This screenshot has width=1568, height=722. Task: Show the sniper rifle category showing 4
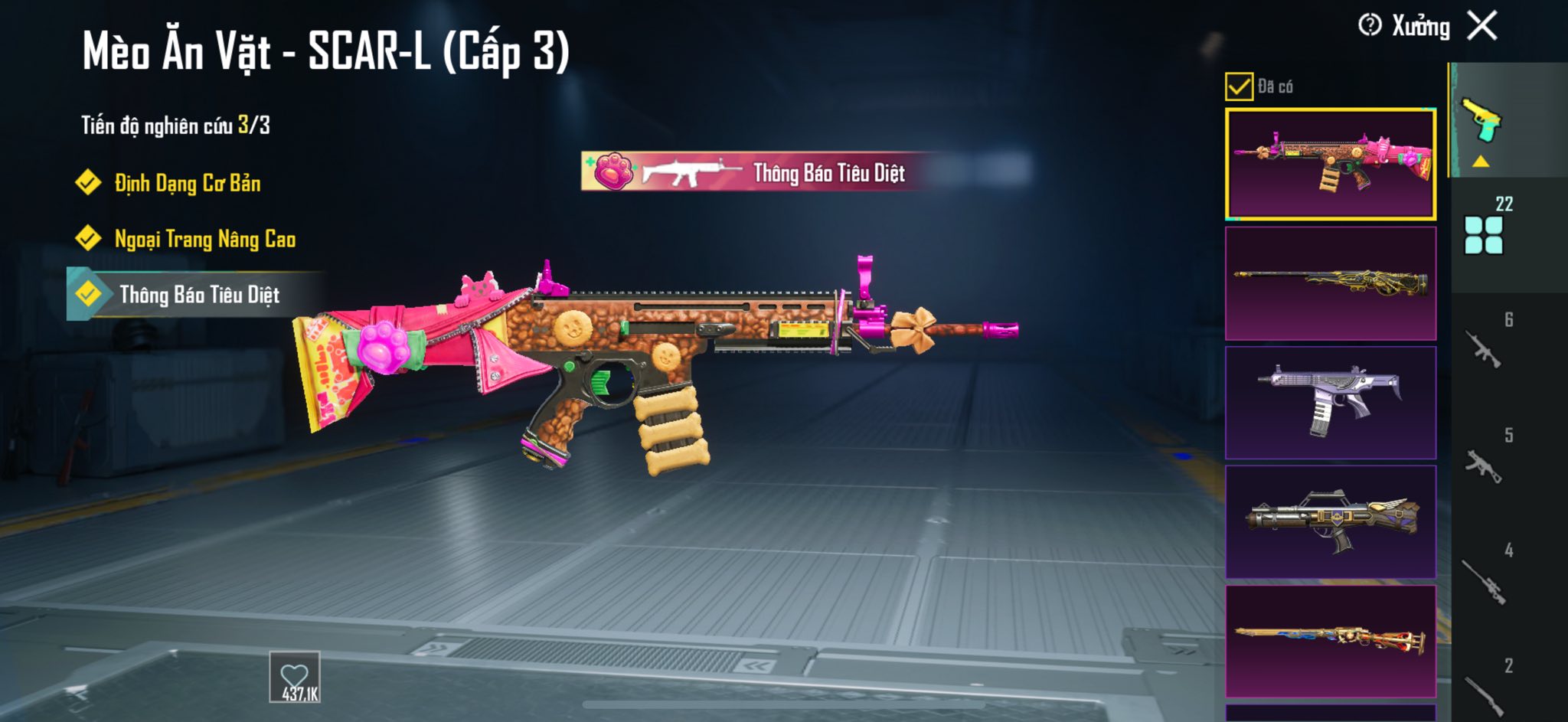pyautogui.click(x=1484, y=580)
